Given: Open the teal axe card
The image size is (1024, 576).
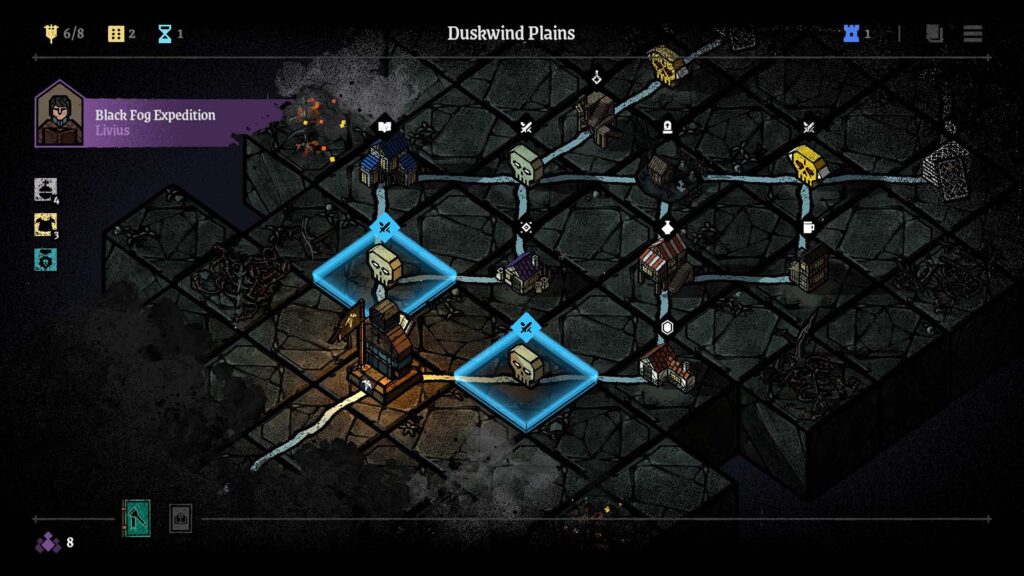Looking at the screenshot, I should point(136,518).
